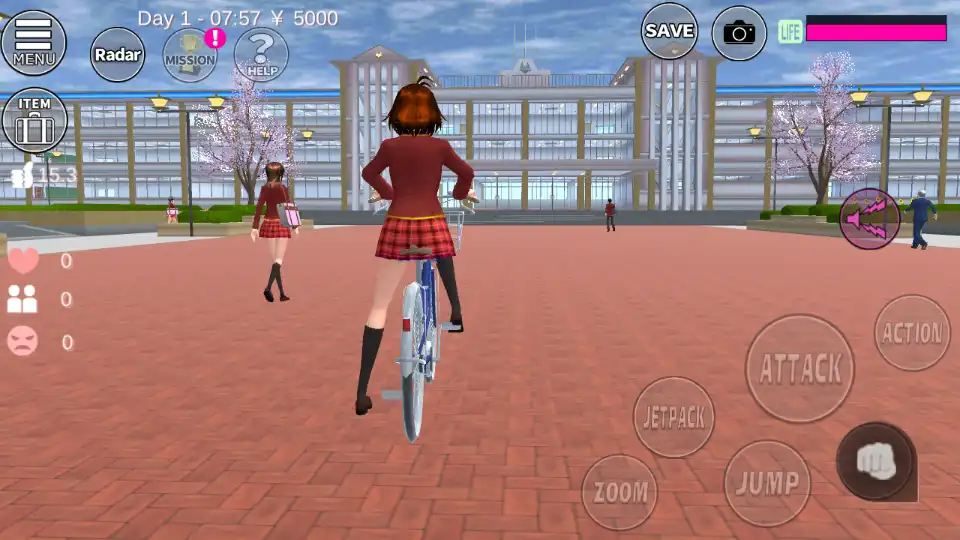Take a photo with camera icon

[x=739, y=33]
